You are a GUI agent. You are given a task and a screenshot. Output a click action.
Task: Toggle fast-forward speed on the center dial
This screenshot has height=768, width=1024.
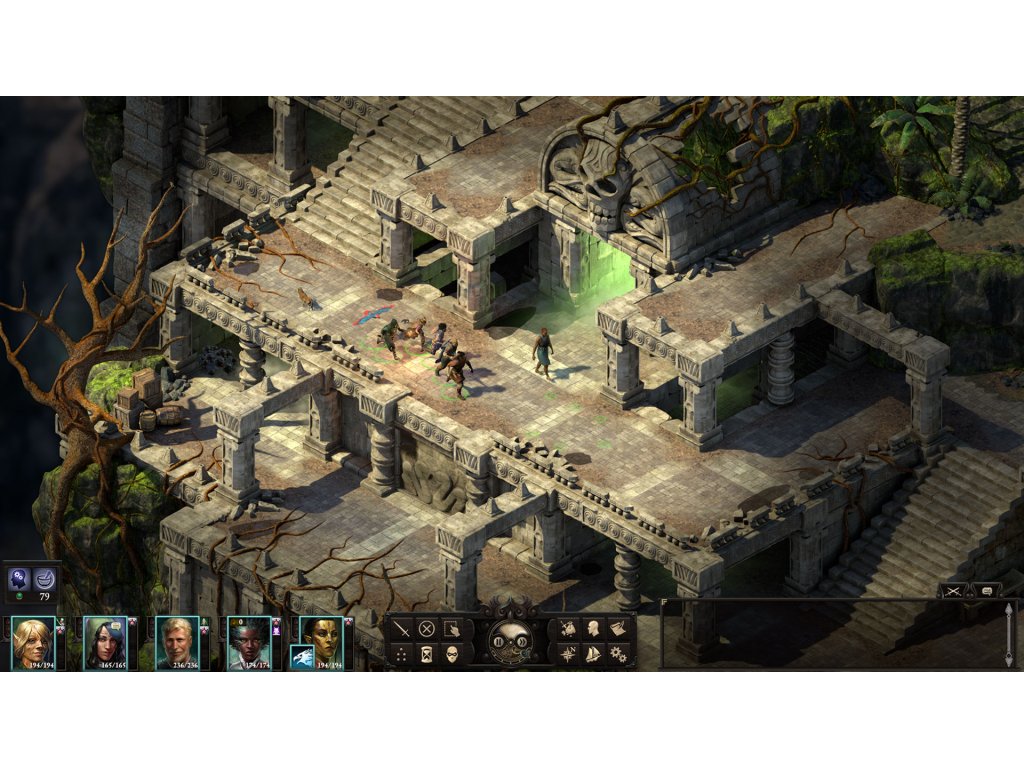(x=520, y=643)
